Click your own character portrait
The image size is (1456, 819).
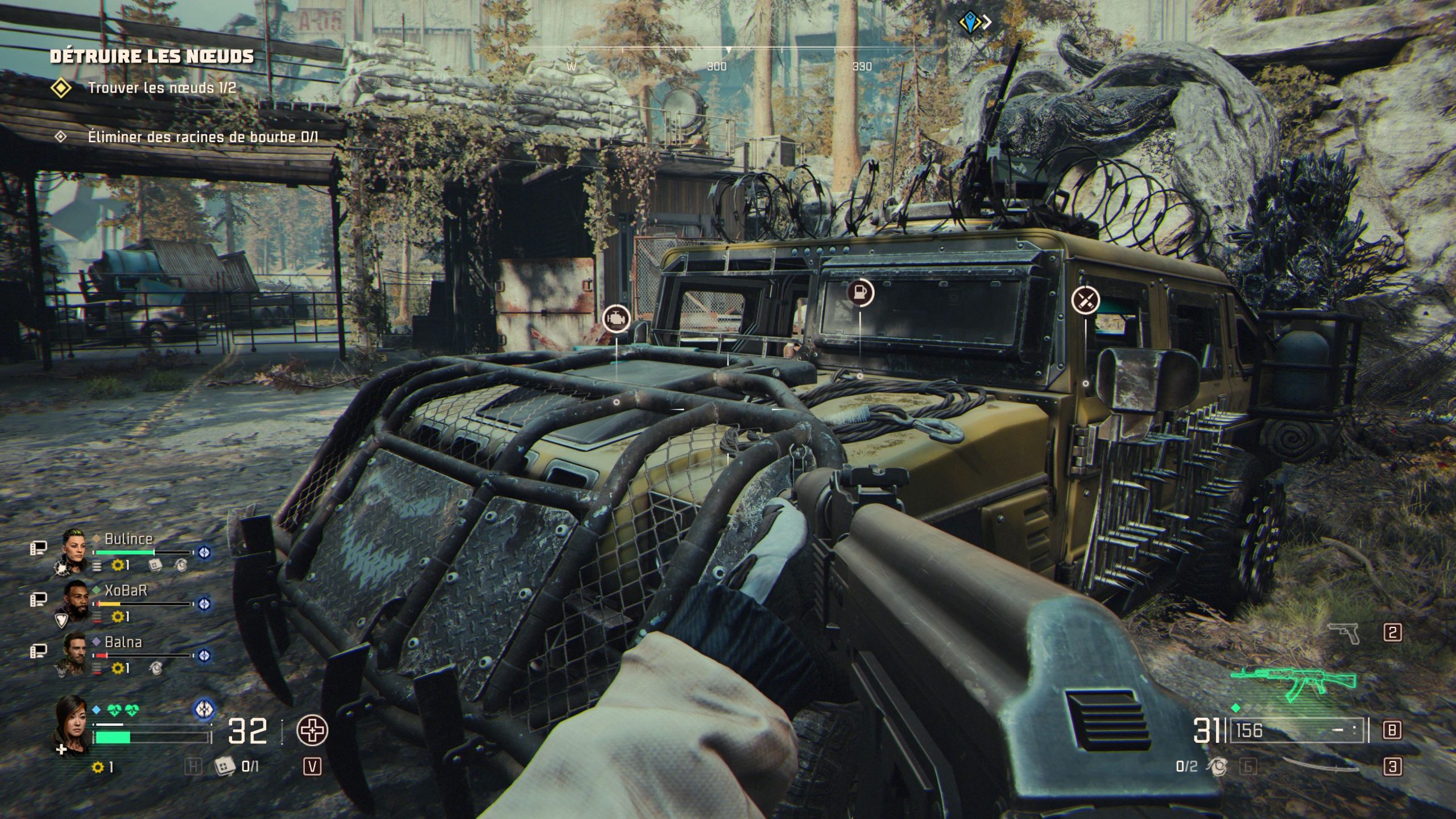72,721
